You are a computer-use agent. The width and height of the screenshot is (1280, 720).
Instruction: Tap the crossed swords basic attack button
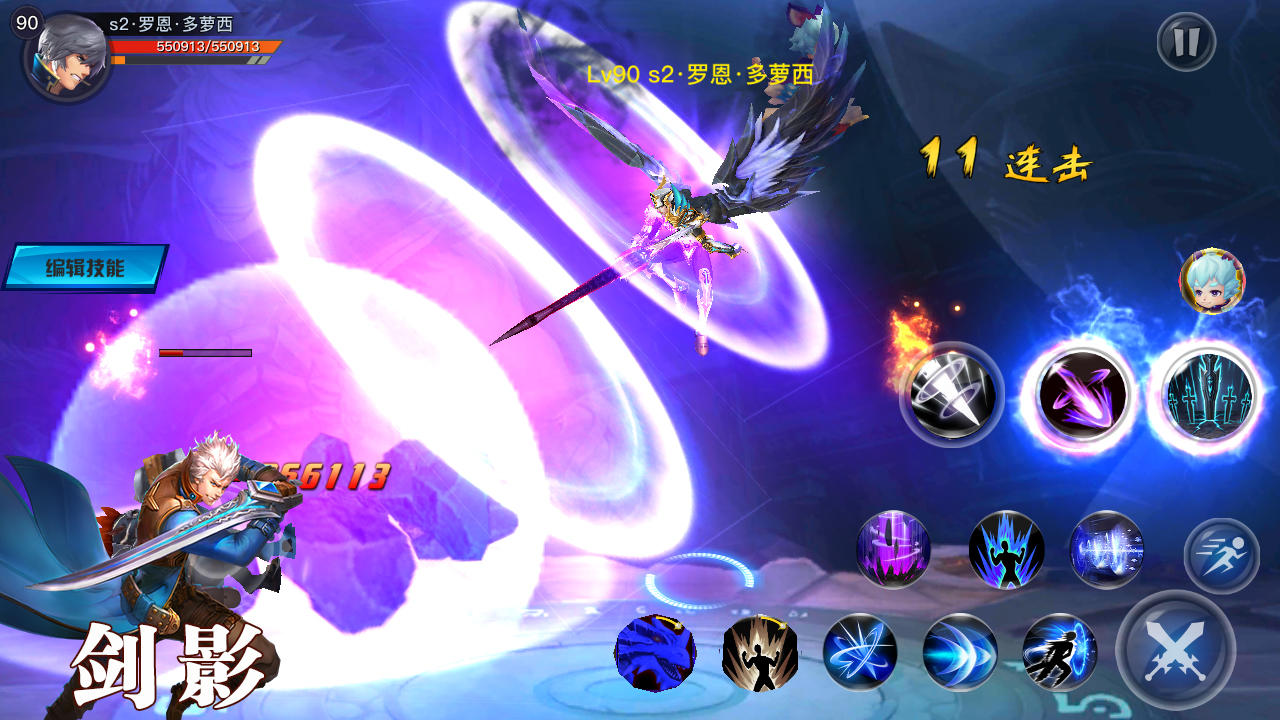point(1175,650)
